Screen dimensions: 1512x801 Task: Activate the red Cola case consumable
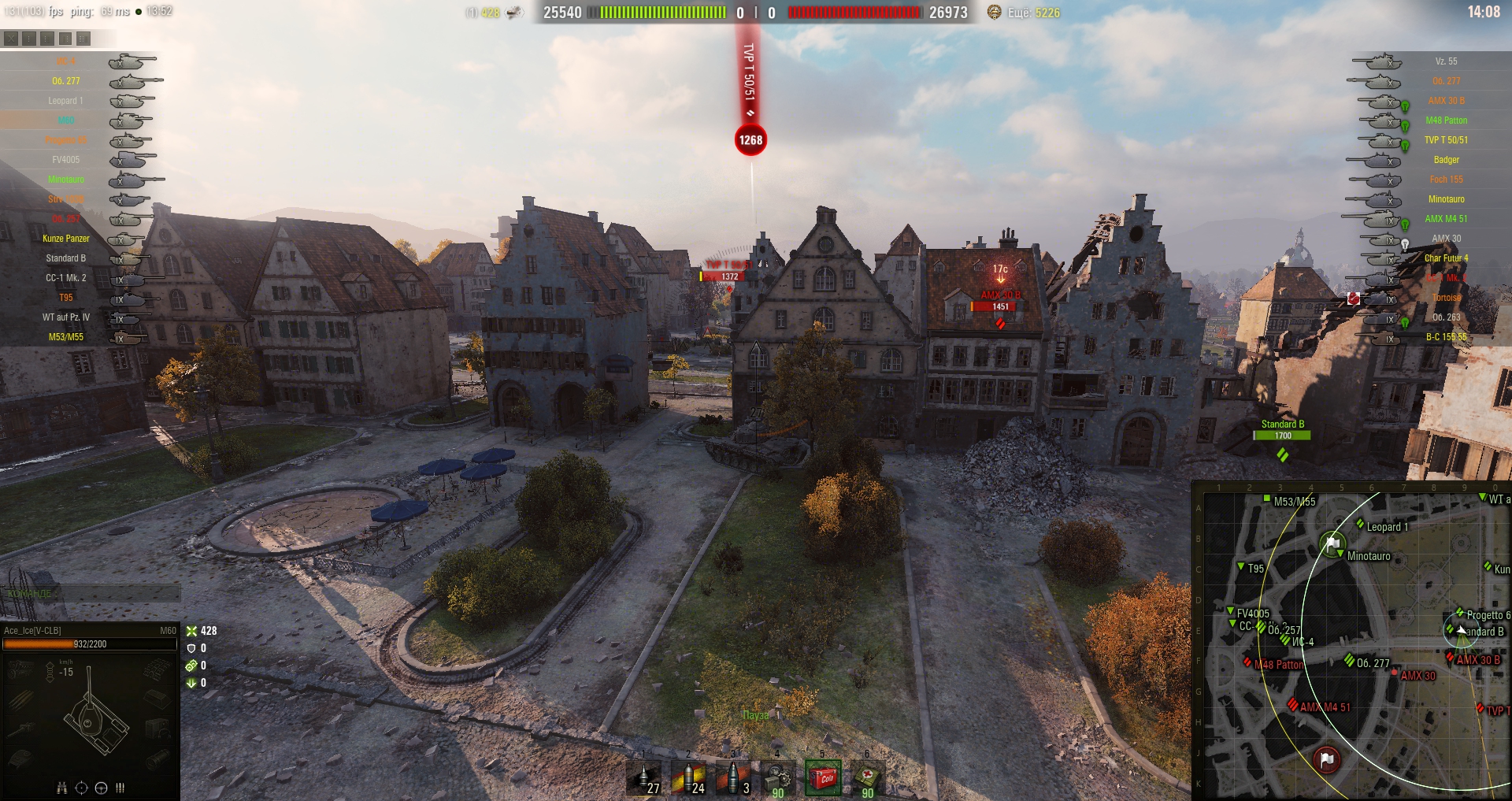(x=822, y=778)
